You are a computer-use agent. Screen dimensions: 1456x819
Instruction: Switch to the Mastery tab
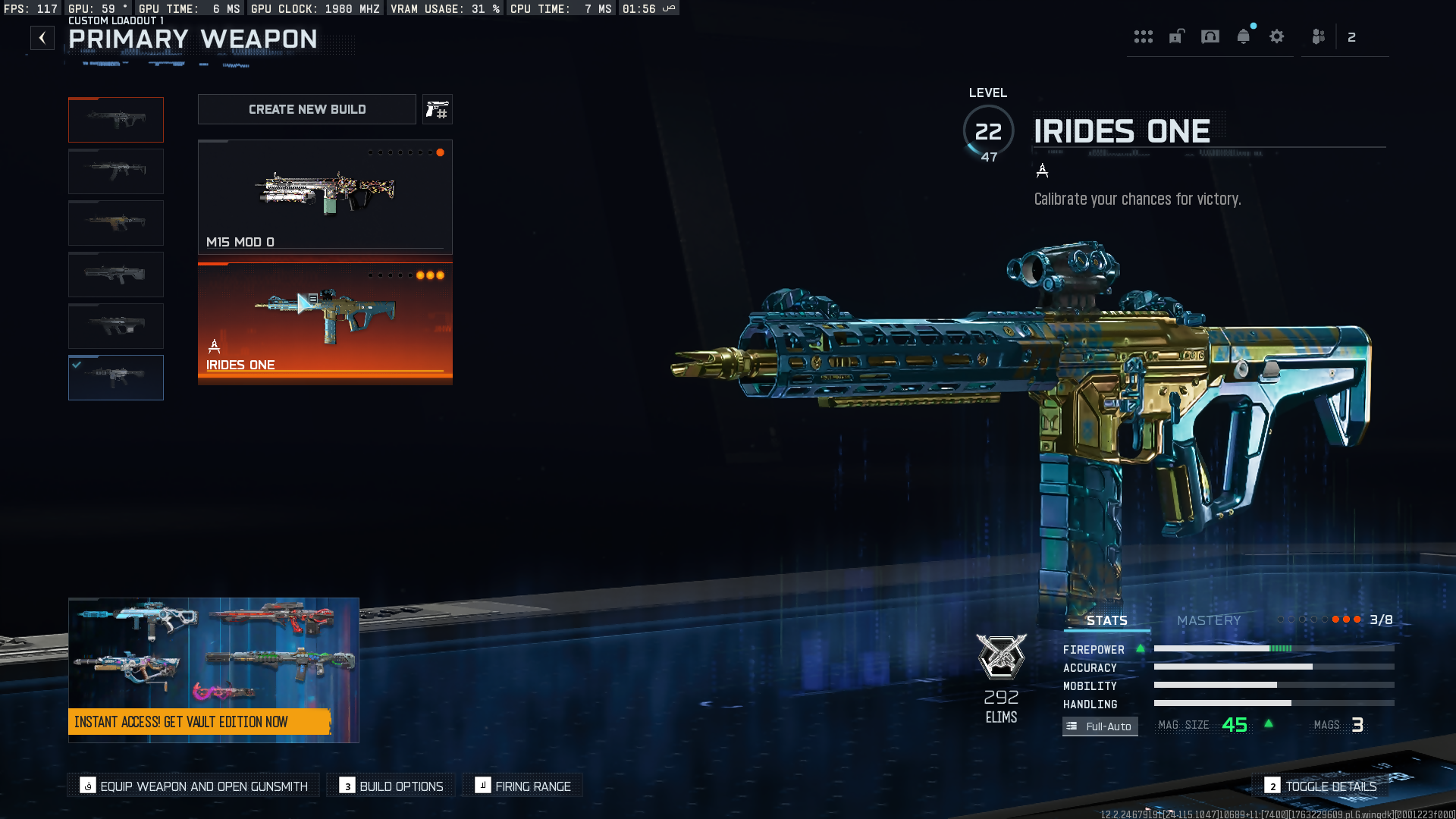1209,620
